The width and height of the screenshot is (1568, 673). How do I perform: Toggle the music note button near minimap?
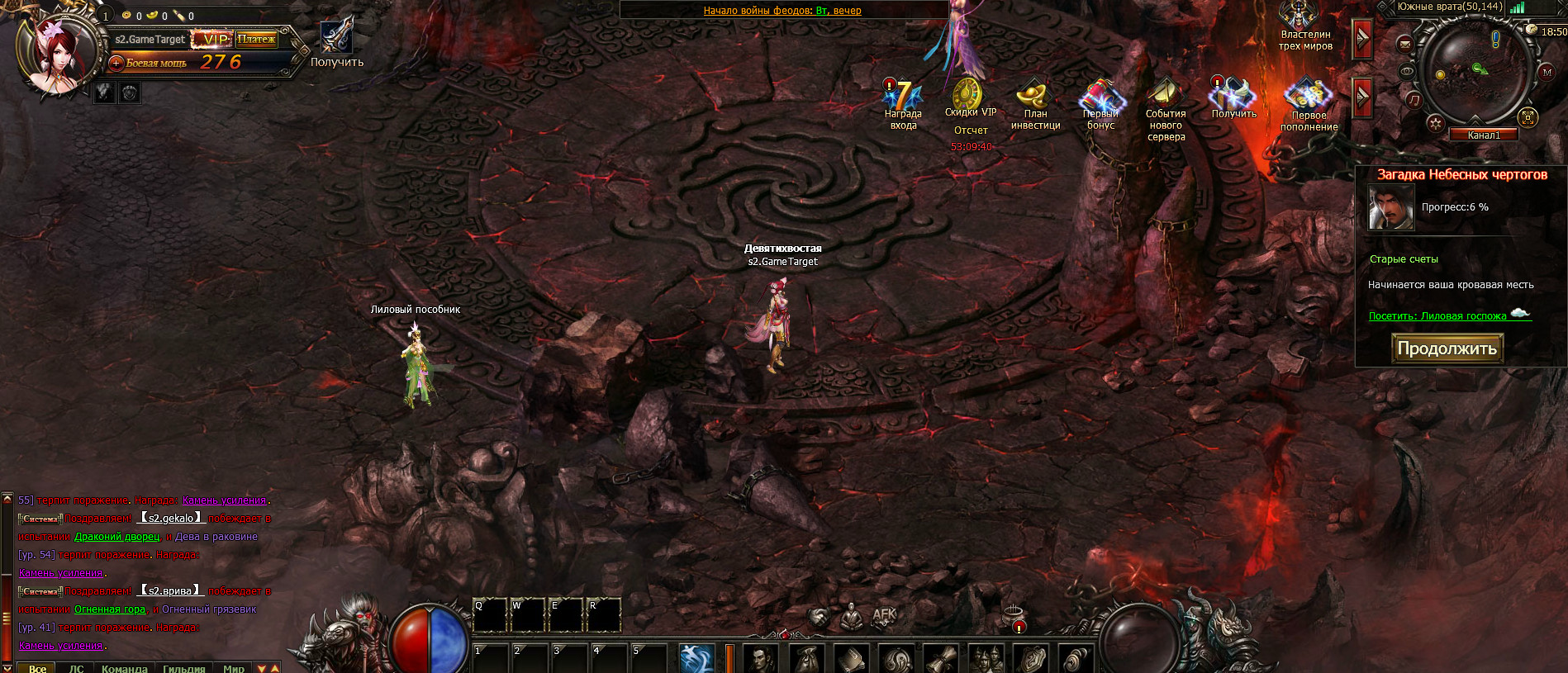1414,100
